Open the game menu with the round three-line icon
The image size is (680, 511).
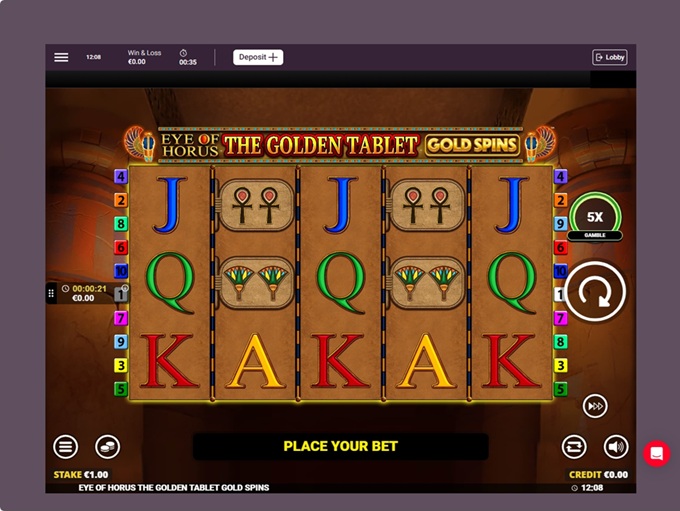[x=66, y=447]
